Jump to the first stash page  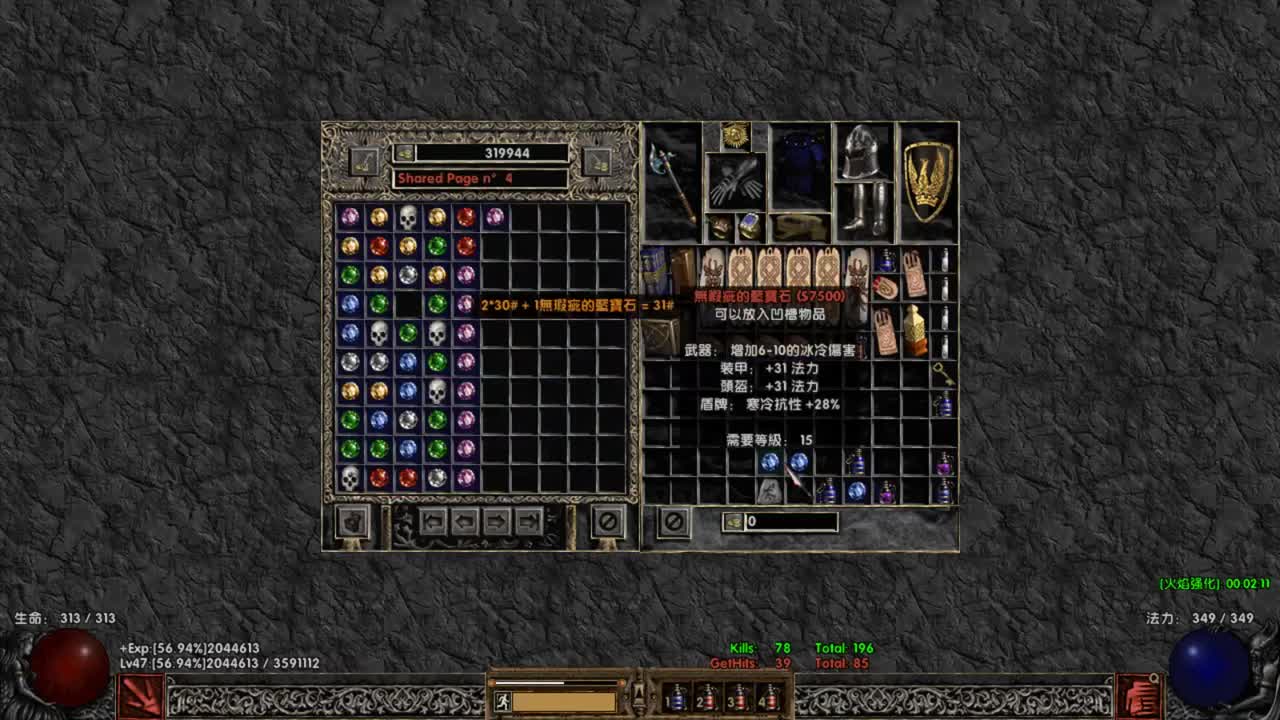(x=432, y=521)
